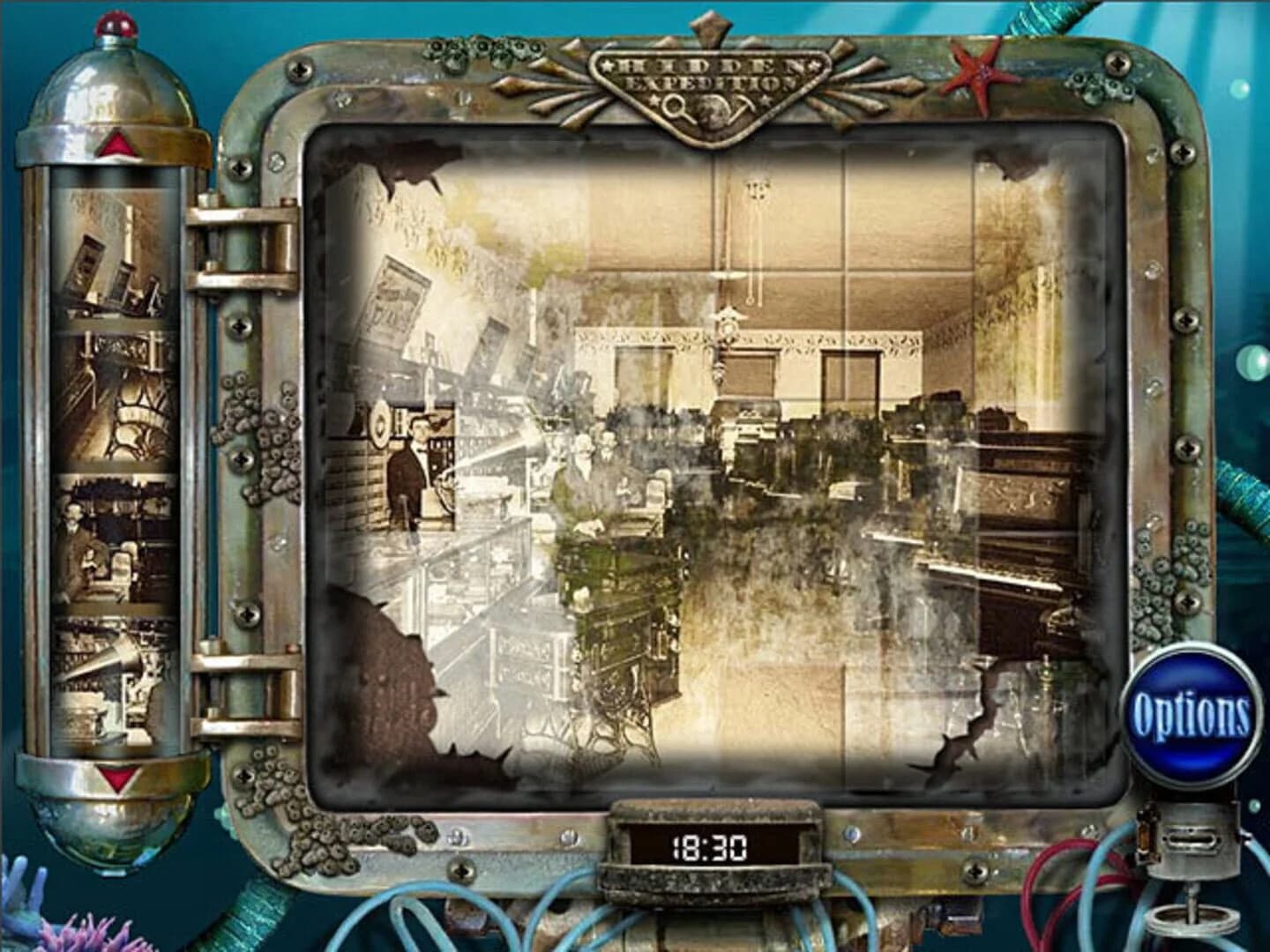Click the 18:30 timer display
This screenshot has width=1270, height=952.
tap(713, 847)
